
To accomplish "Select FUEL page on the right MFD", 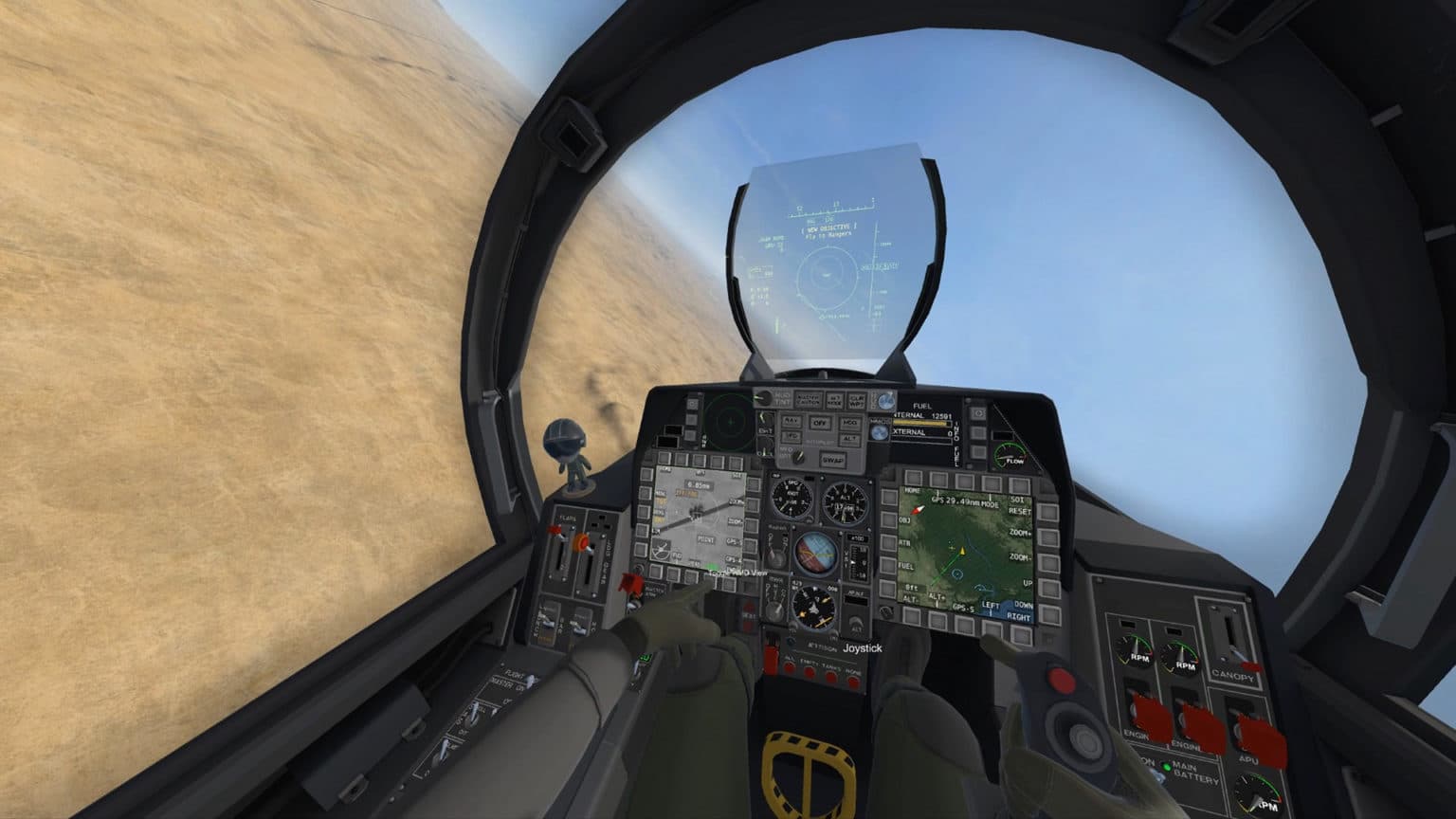I will click(890, 566).
